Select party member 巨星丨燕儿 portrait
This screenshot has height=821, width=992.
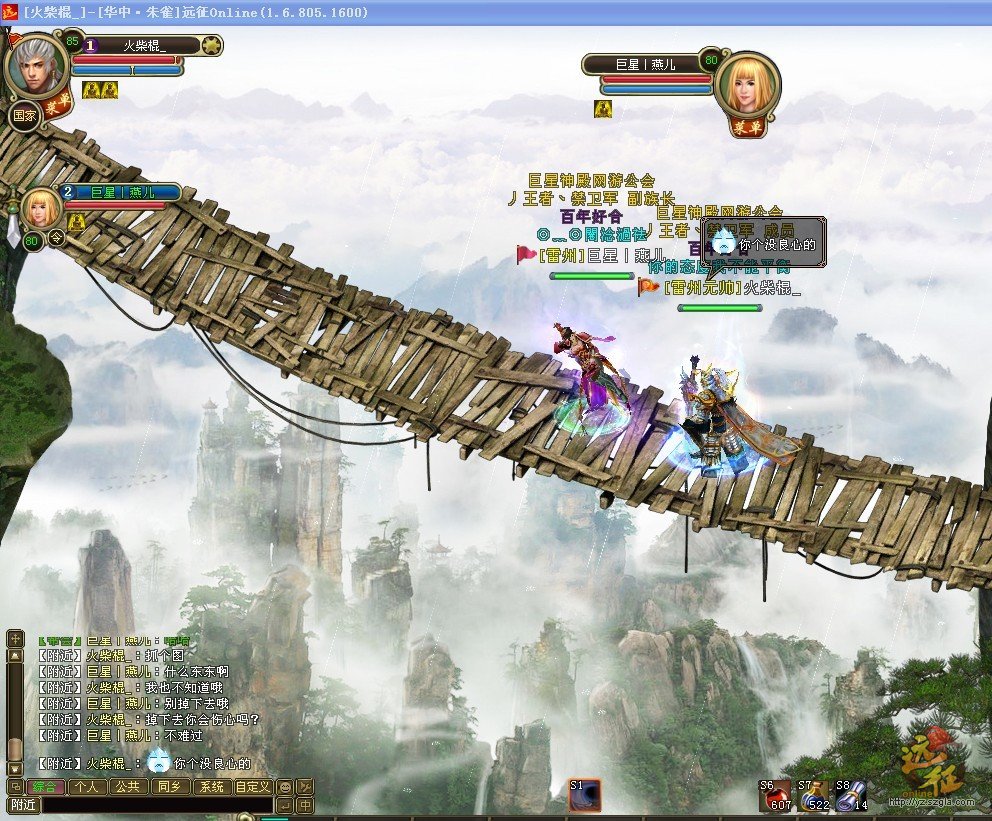click(x=41, y=208)
